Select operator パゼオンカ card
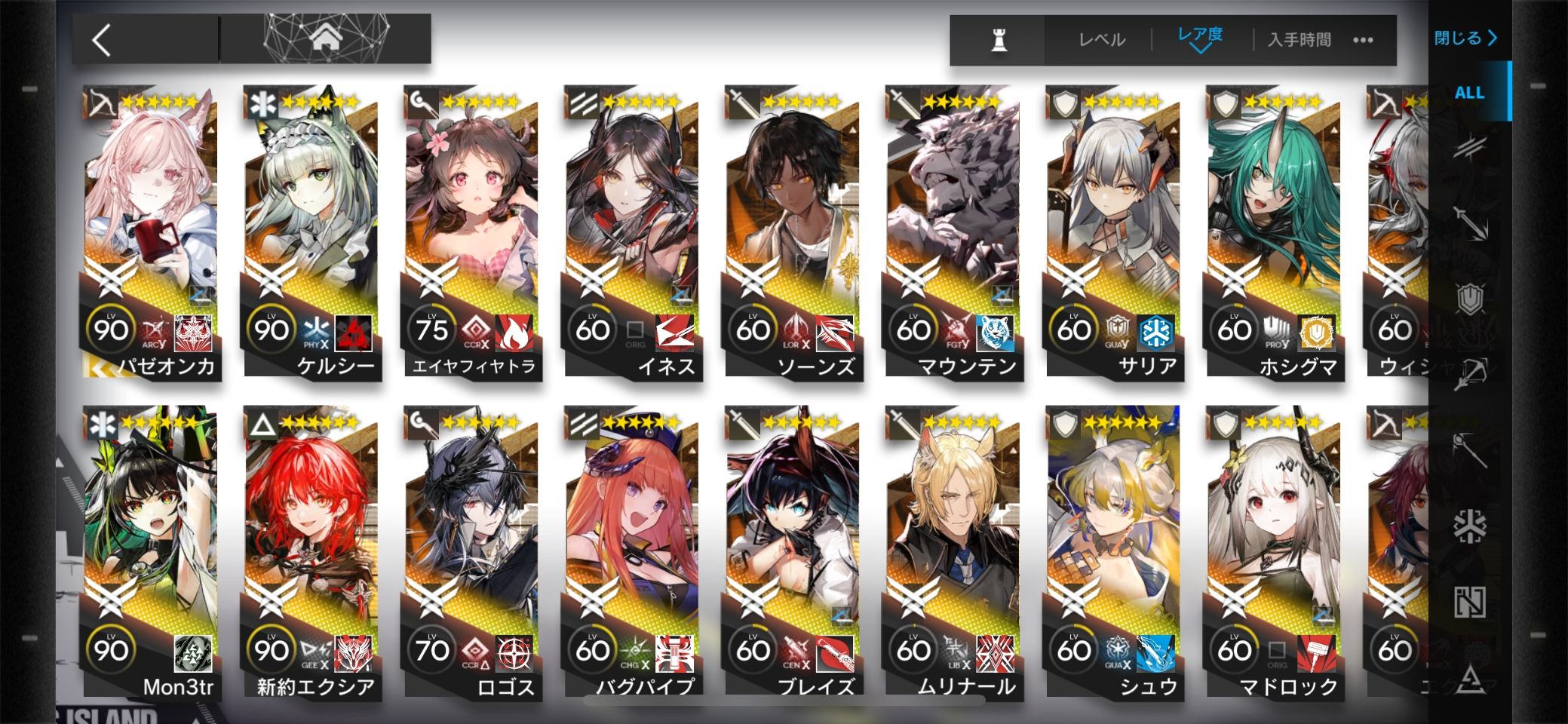The height and width of the screenshot is (724, 1568). click(151, 226)
